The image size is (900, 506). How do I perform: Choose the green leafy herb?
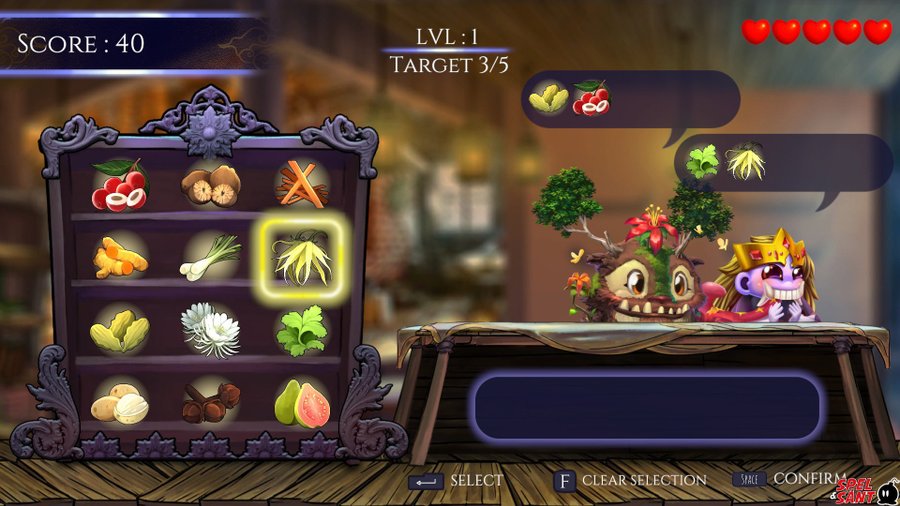301,331
